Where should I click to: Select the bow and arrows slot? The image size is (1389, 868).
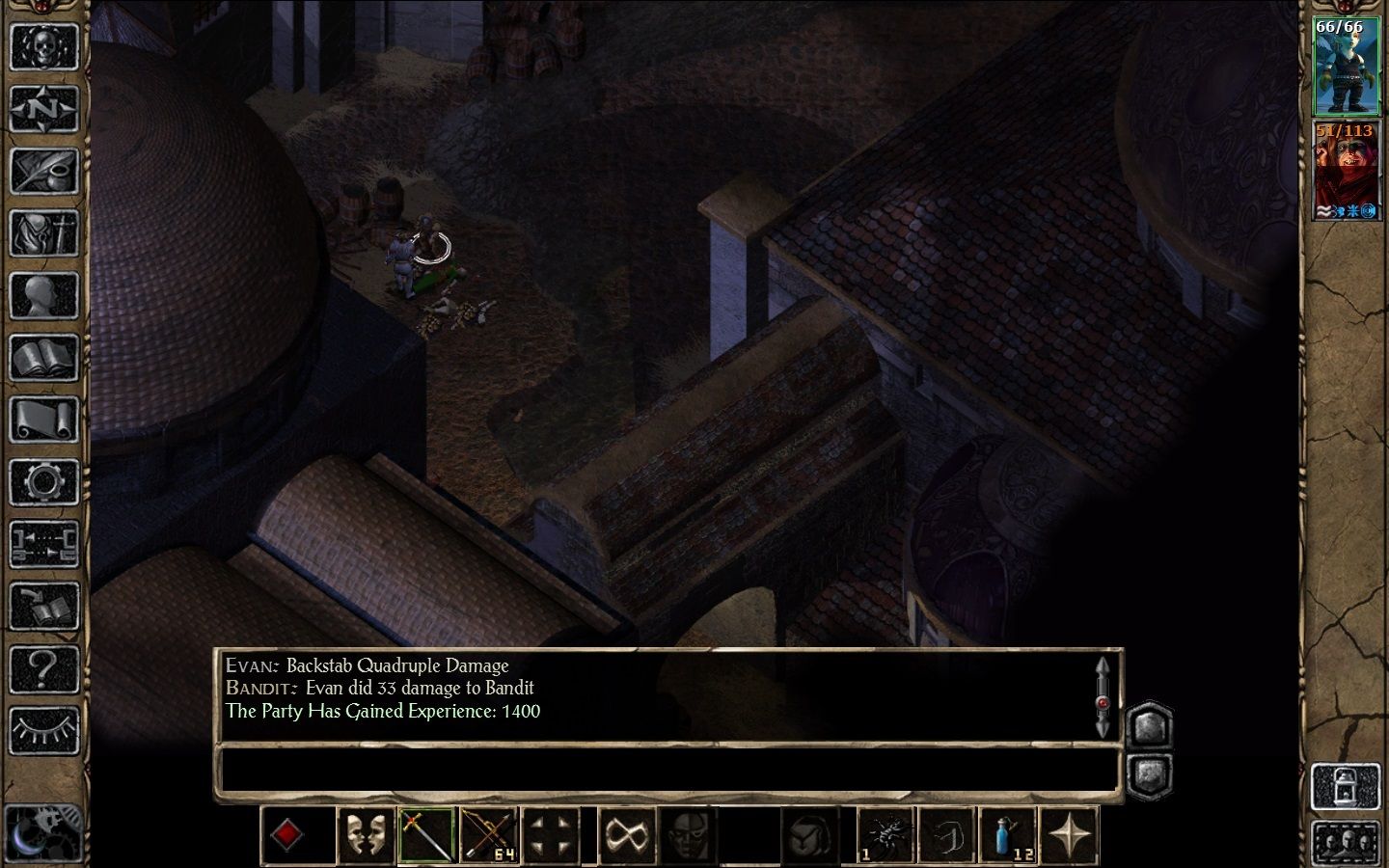(x=489, y=833)
